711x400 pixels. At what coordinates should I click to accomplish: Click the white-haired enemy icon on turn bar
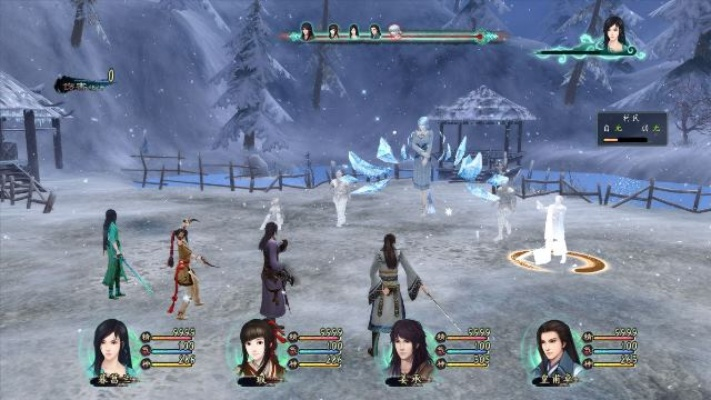394,32
